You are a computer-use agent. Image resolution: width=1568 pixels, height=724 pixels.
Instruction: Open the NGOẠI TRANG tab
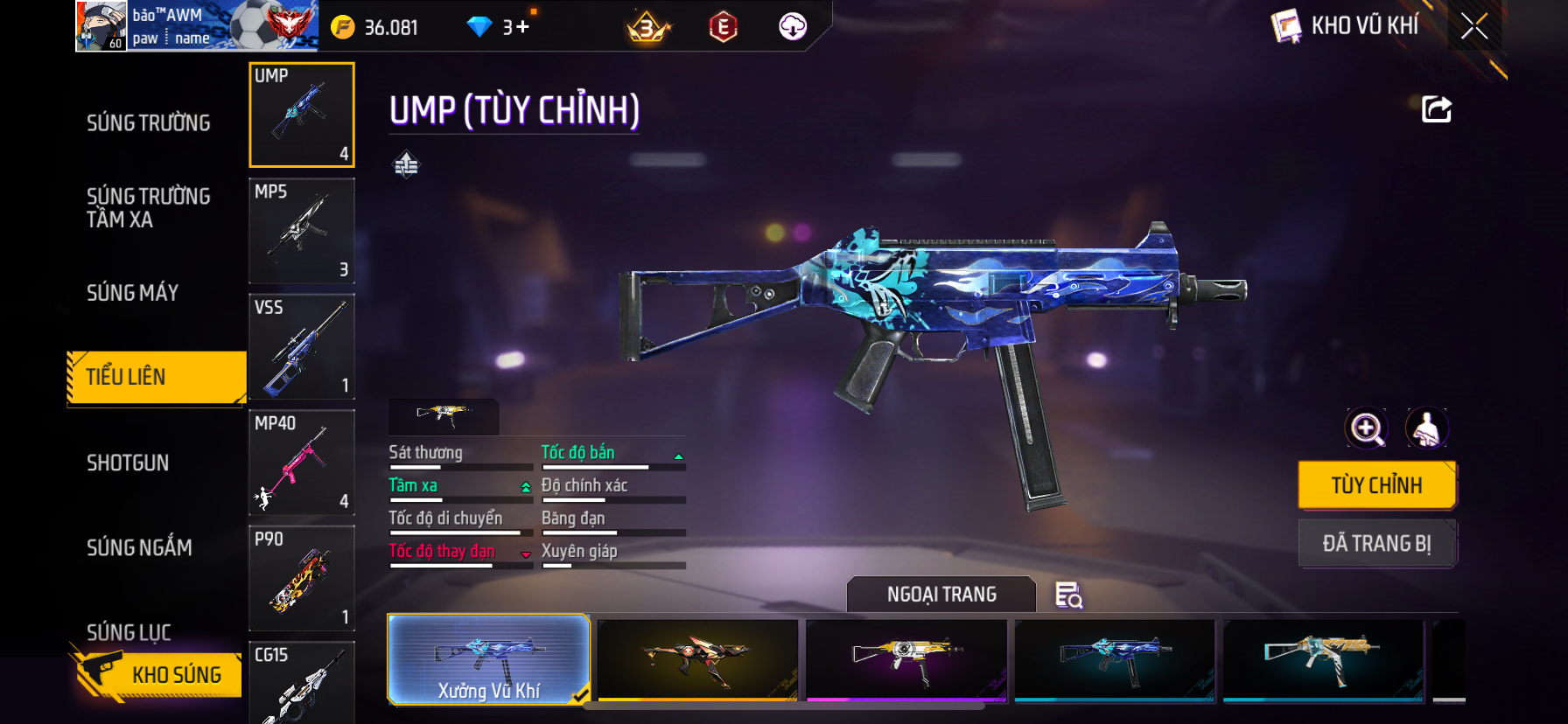pyautogui.click(x=941, y=595)
